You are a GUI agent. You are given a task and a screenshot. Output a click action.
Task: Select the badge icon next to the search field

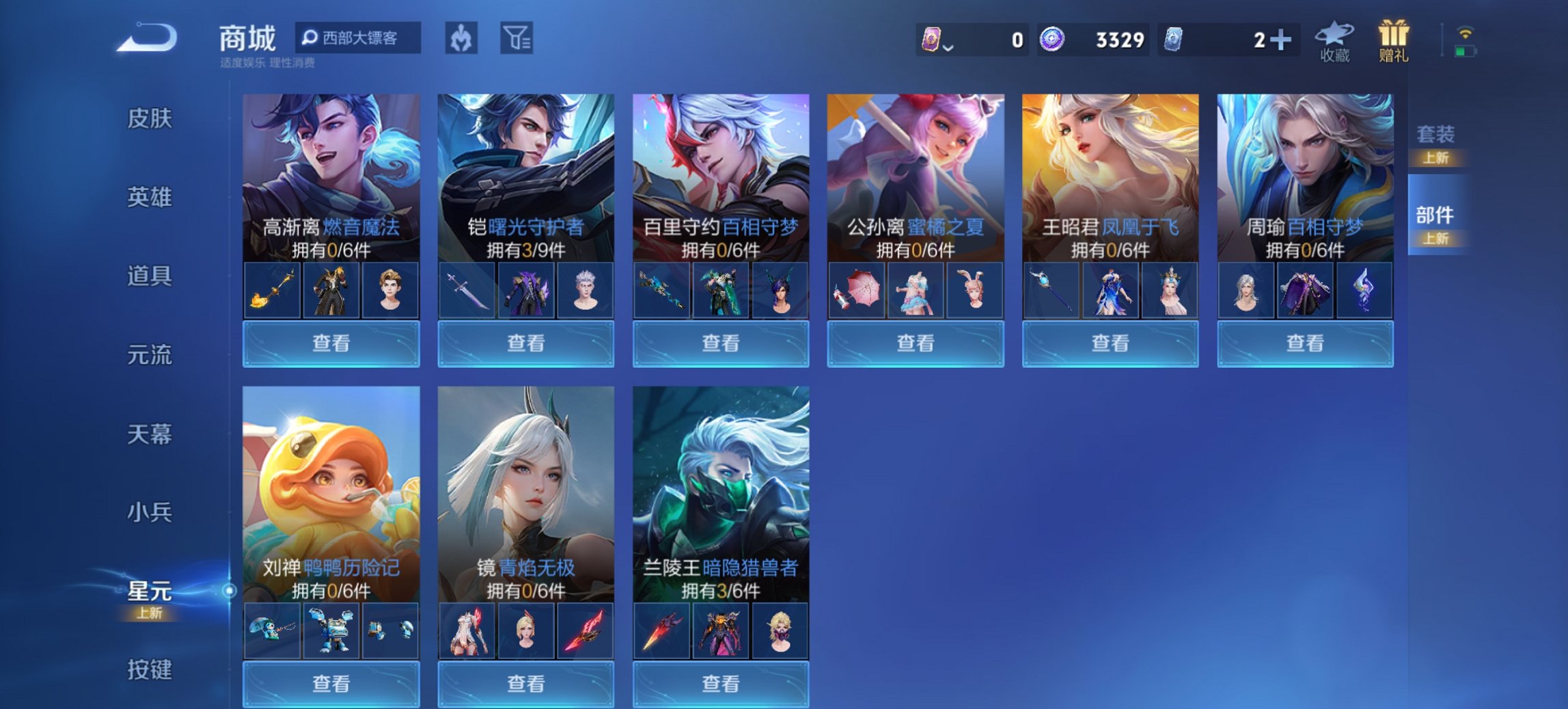pos(458,38)
